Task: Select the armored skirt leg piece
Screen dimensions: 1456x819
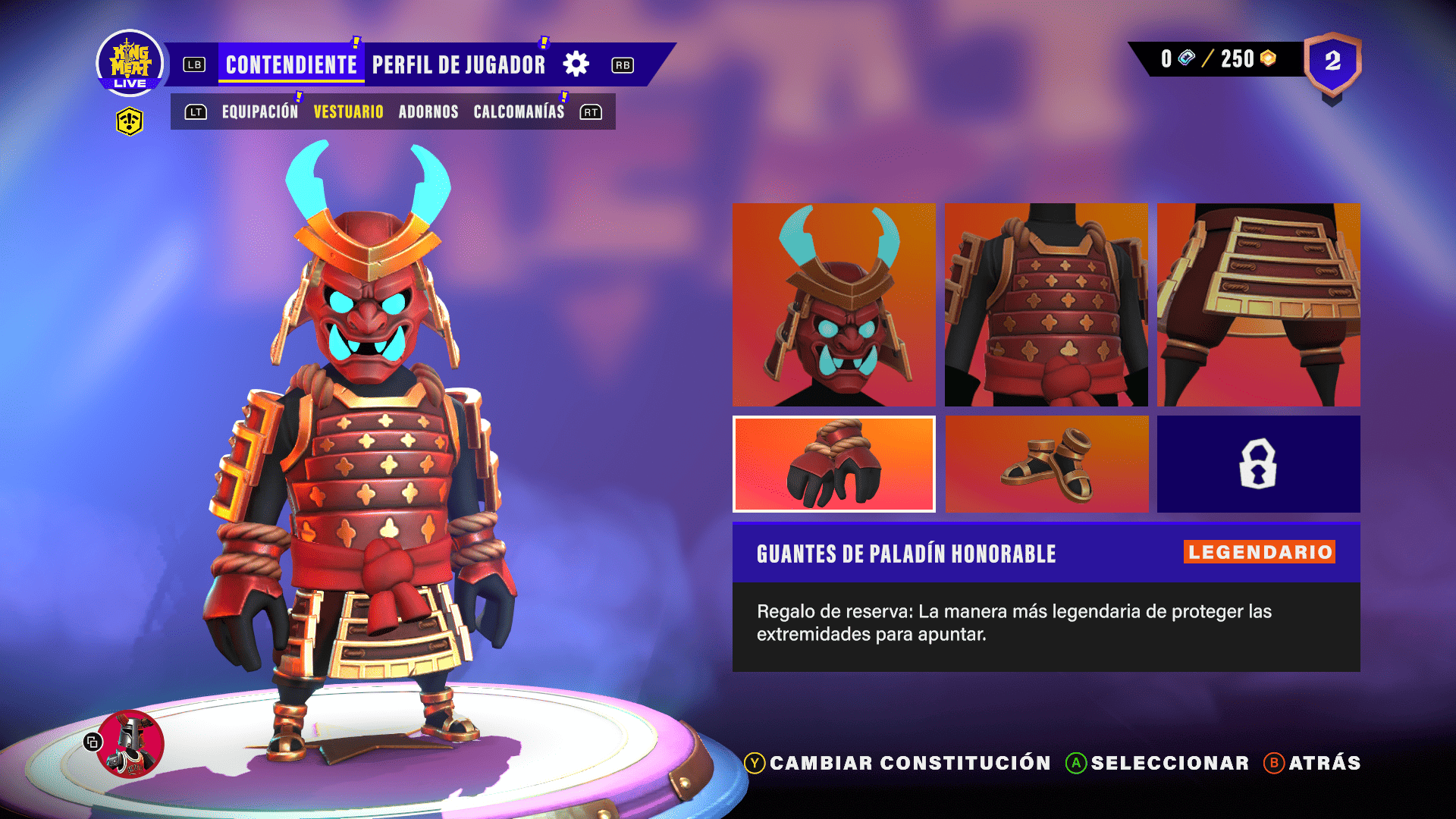Action: [x=1258, y=304]
